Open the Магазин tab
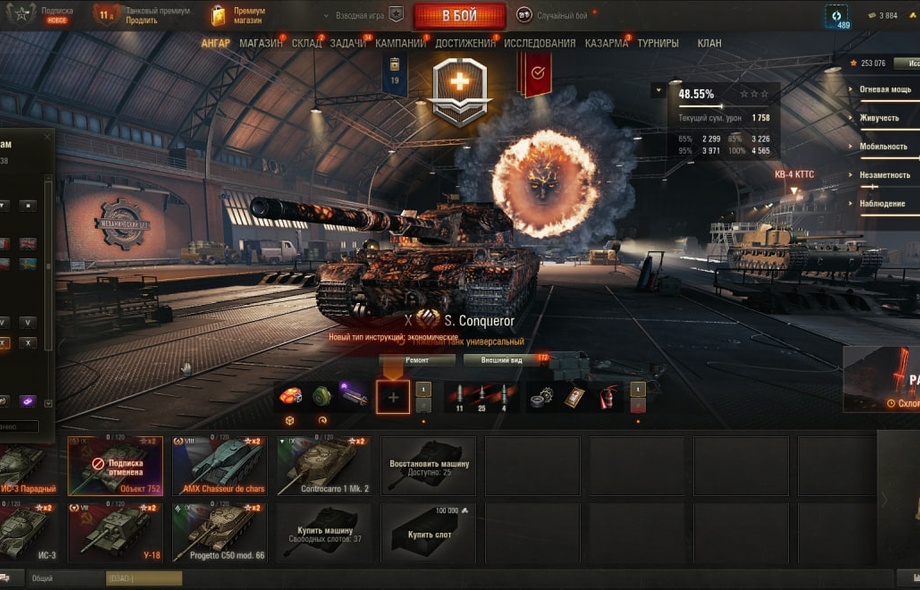 pyautogui.click(x=260, y=43)
